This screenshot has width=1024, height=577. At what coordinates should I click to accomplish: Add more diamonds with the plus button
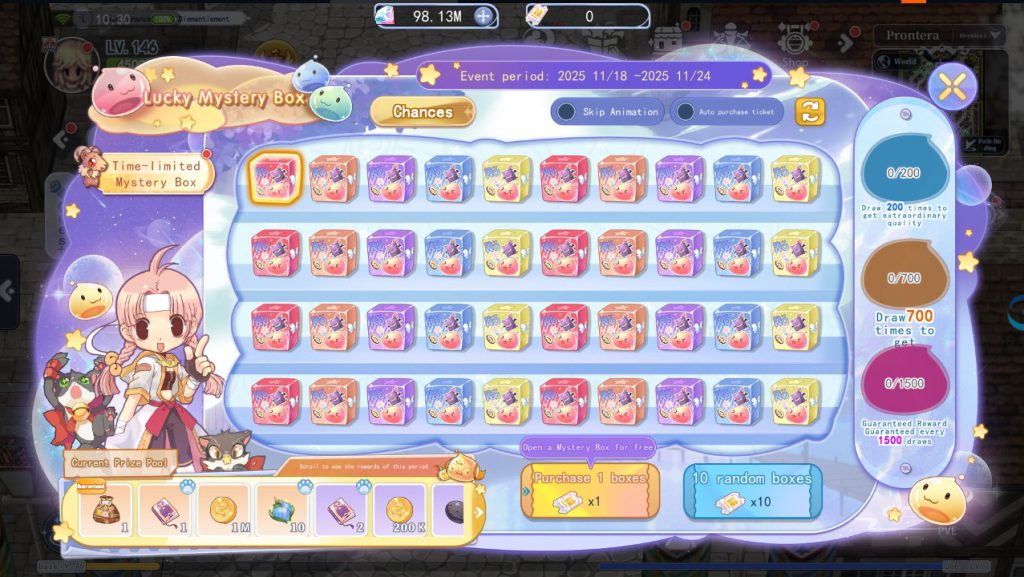click(483, 16)
